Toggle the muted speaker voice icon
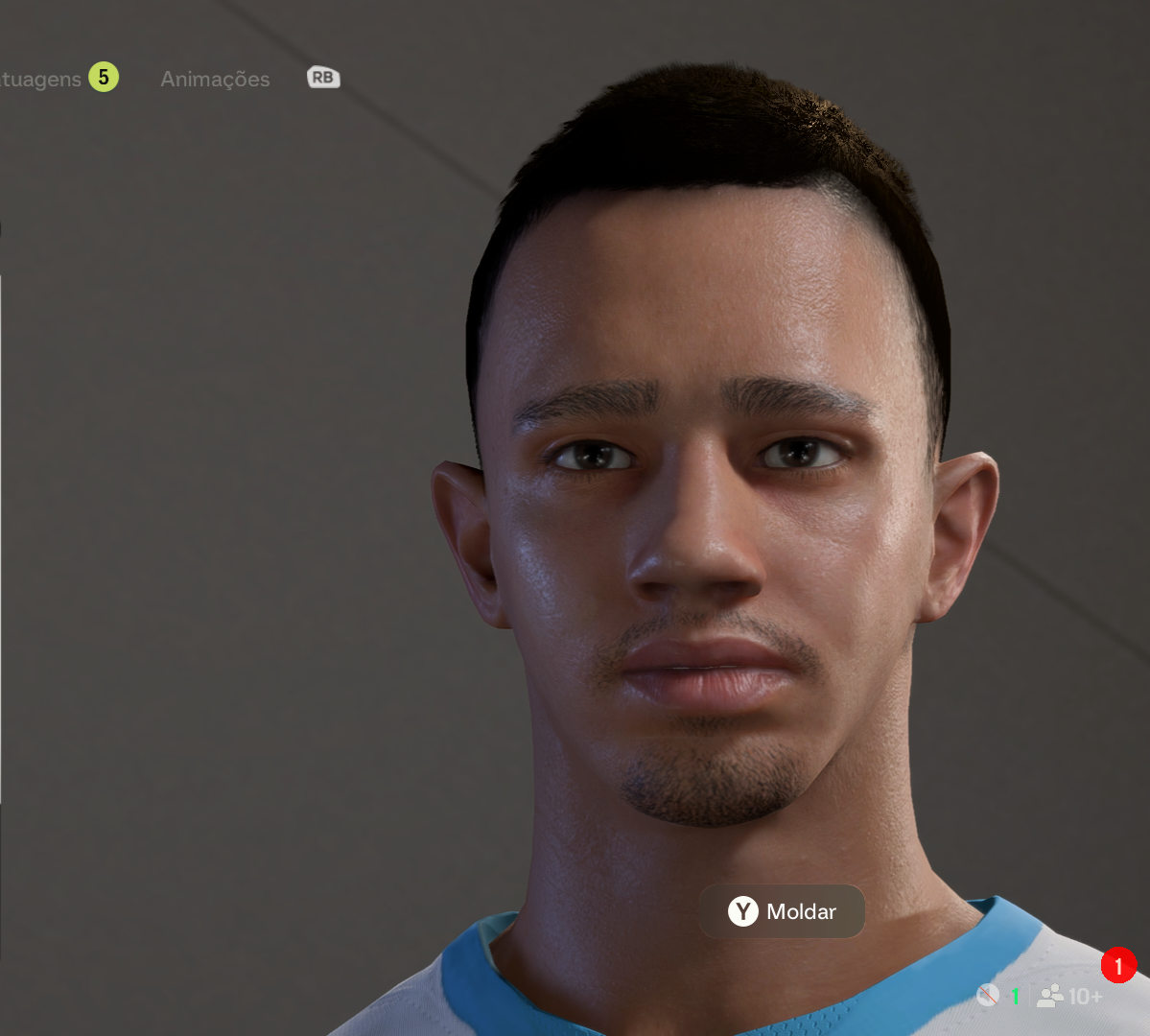Image resolution: width=1150 pixels, height=1036 pixels. 988,996
